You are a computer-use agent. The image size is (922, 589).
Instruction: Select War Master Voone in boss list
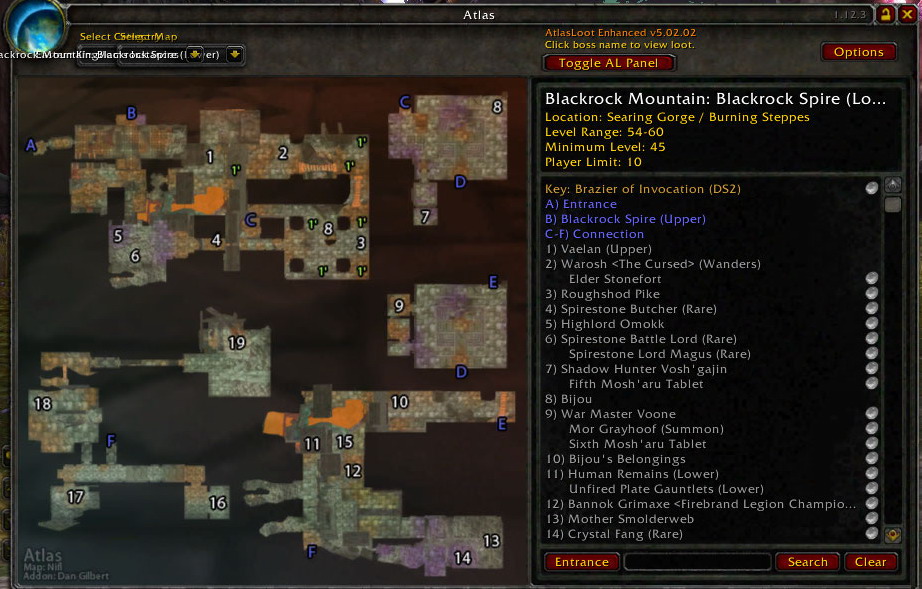tap(618, 414)
